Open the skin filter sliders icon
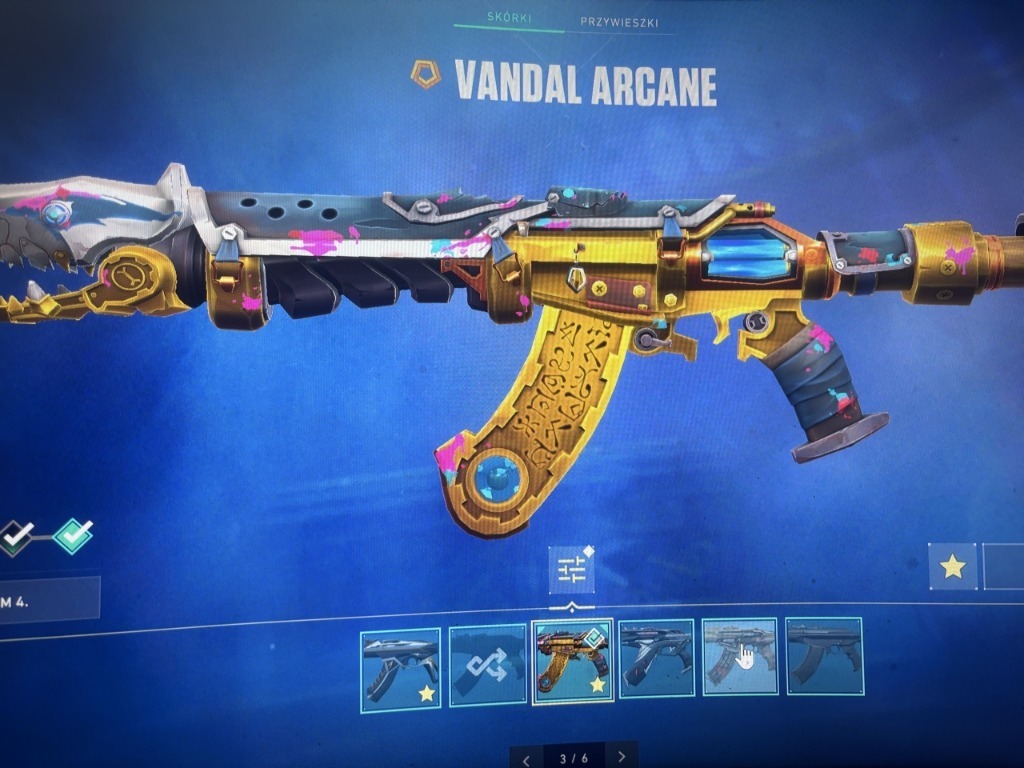The height and width of the screenshot is (768, 1024). click(572, 570)
